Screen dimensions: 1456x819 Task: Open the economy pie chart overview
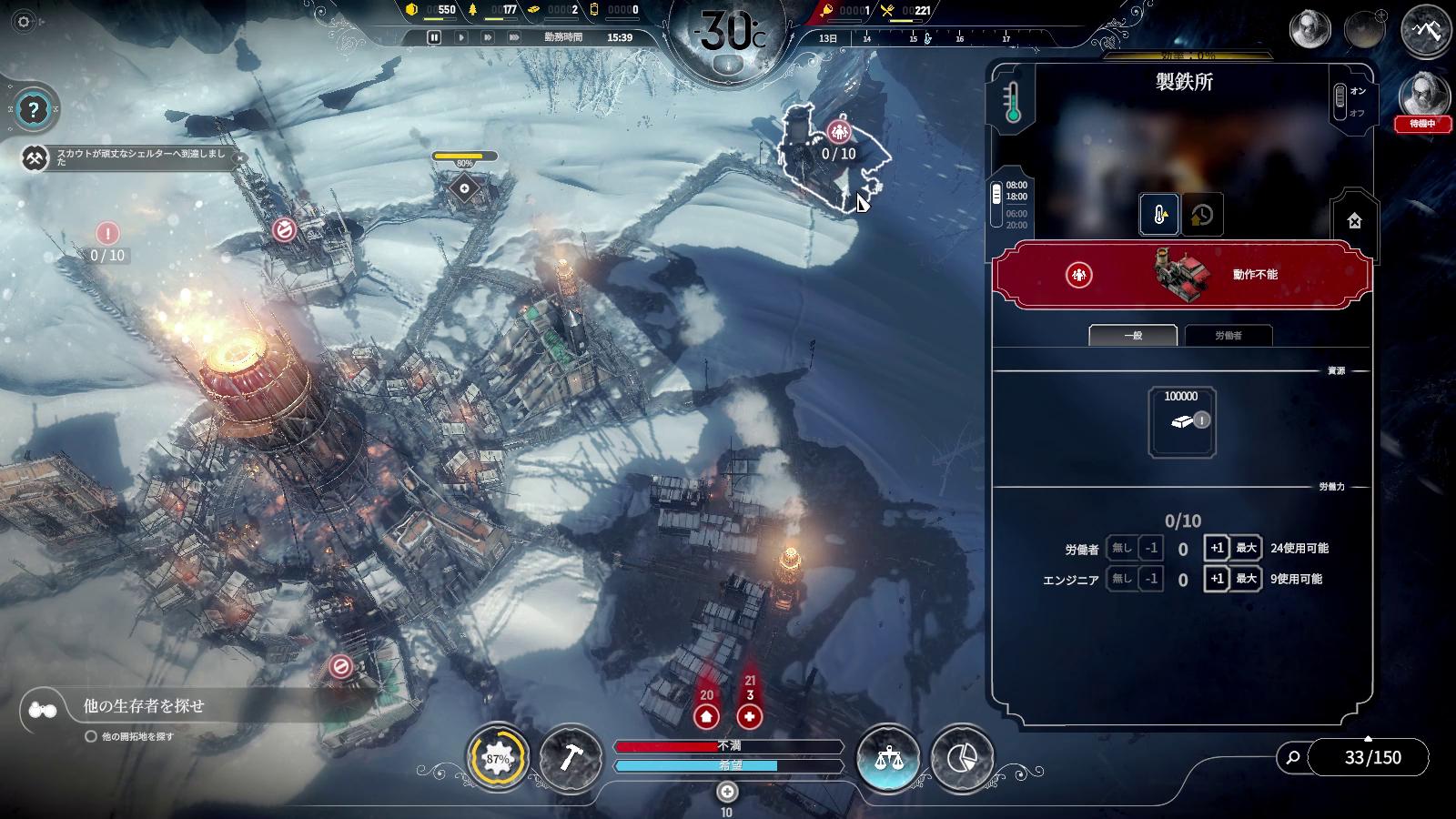tap(962, 758)
